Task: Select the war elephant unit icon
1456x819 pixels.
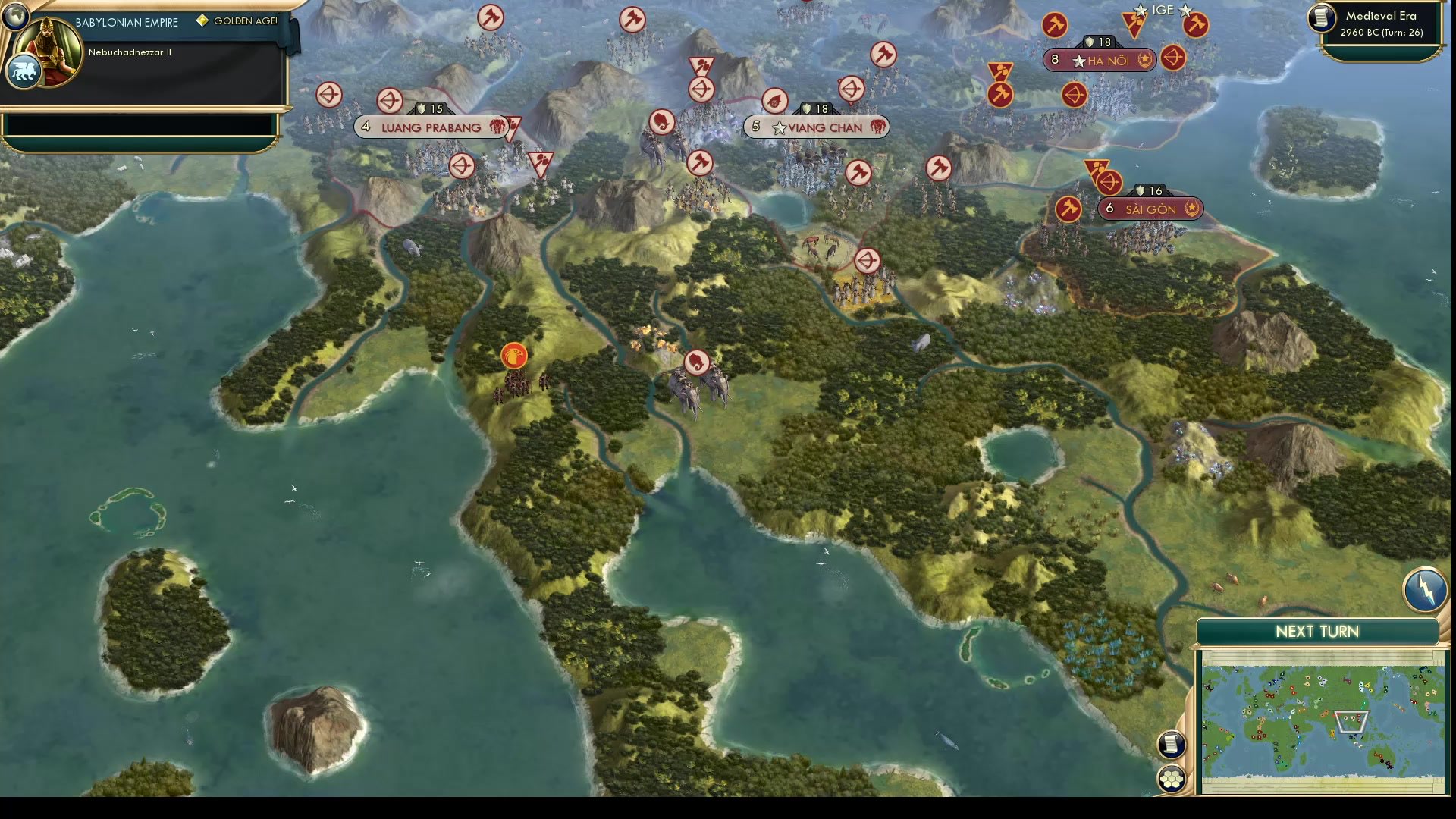Action: (x=696, y=362)
